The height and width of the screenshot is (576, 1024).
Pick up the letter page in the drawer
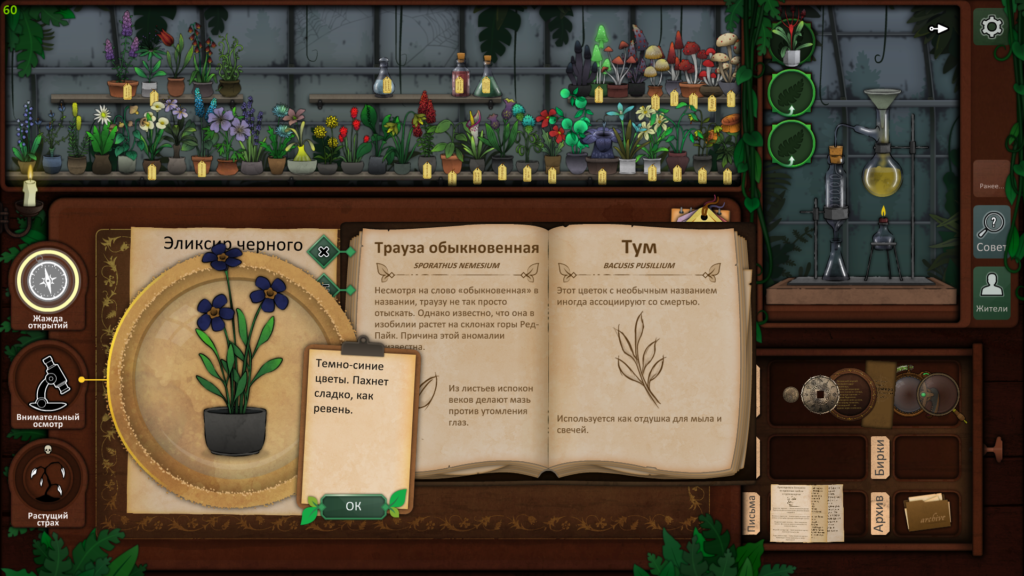pyautogui.click(x=806, y=512)
